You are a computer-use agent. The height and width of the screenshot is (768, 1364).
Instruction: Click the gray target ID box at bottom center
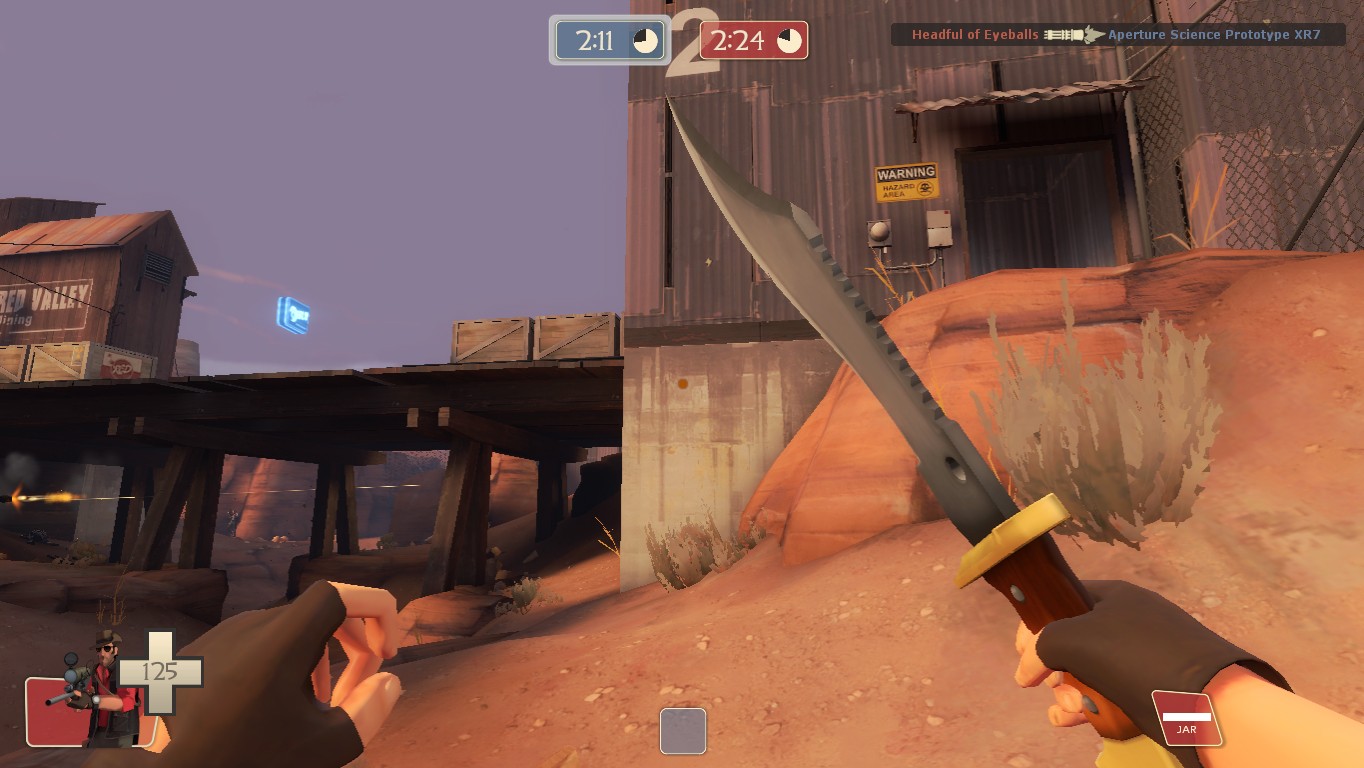(x=683, y=731)
